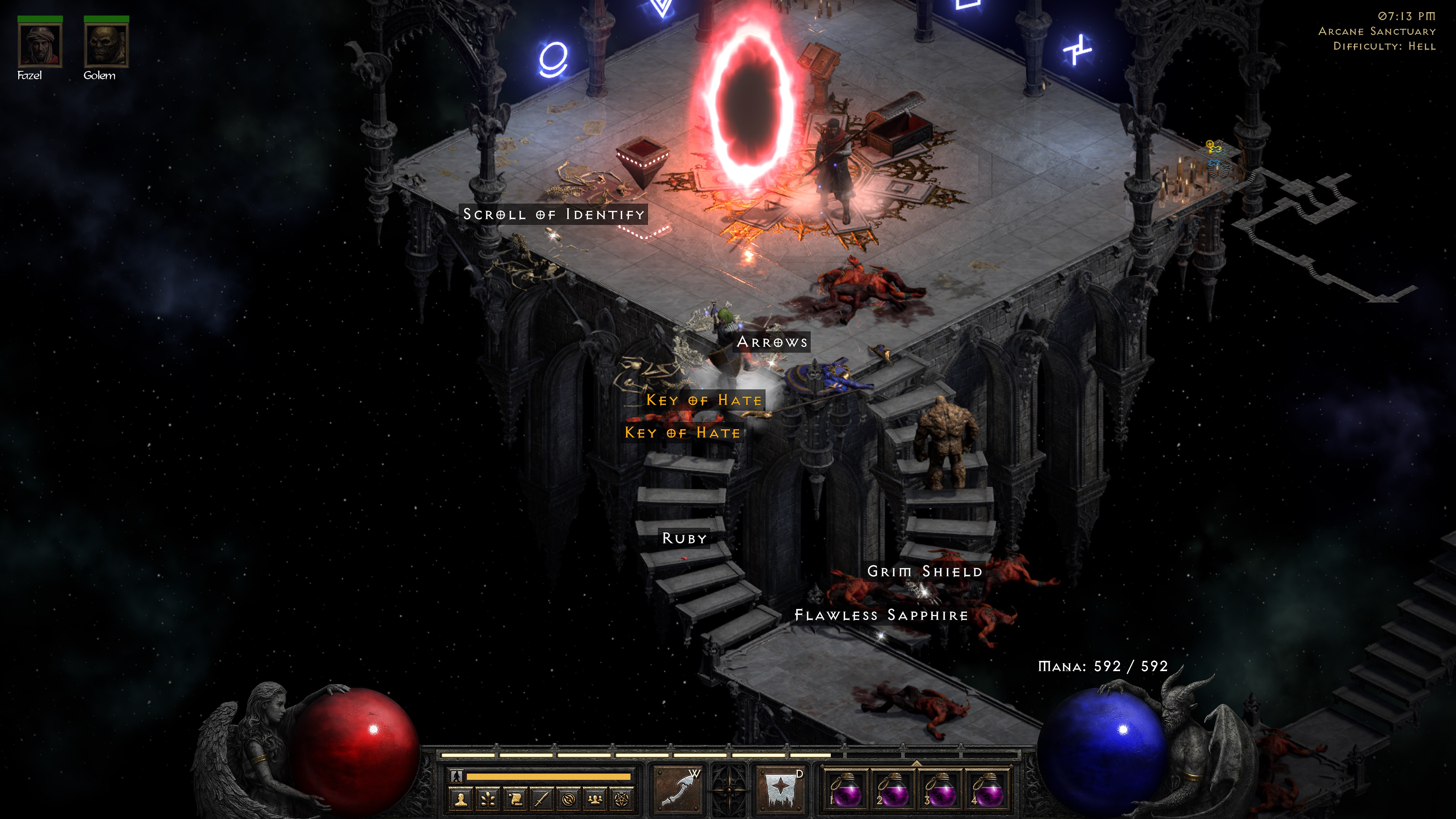Image resolution: width=1456 pixels, height=819 pixels.
Task: Open the inventory sword icon
Action: pyautogui.click(x=542, y=799)
